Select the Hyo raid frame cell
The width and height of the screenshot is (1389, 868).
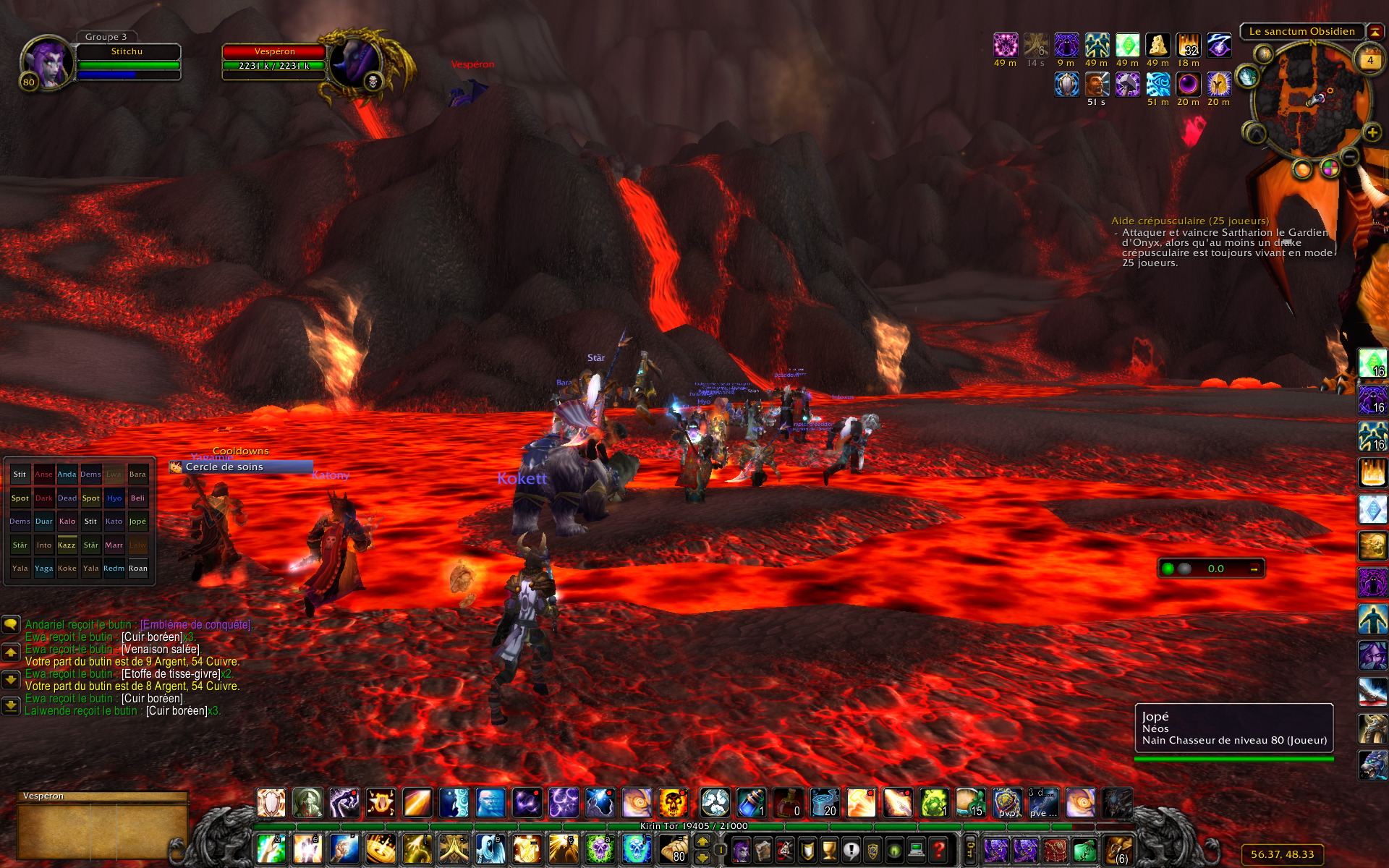(x=114, y=498)
